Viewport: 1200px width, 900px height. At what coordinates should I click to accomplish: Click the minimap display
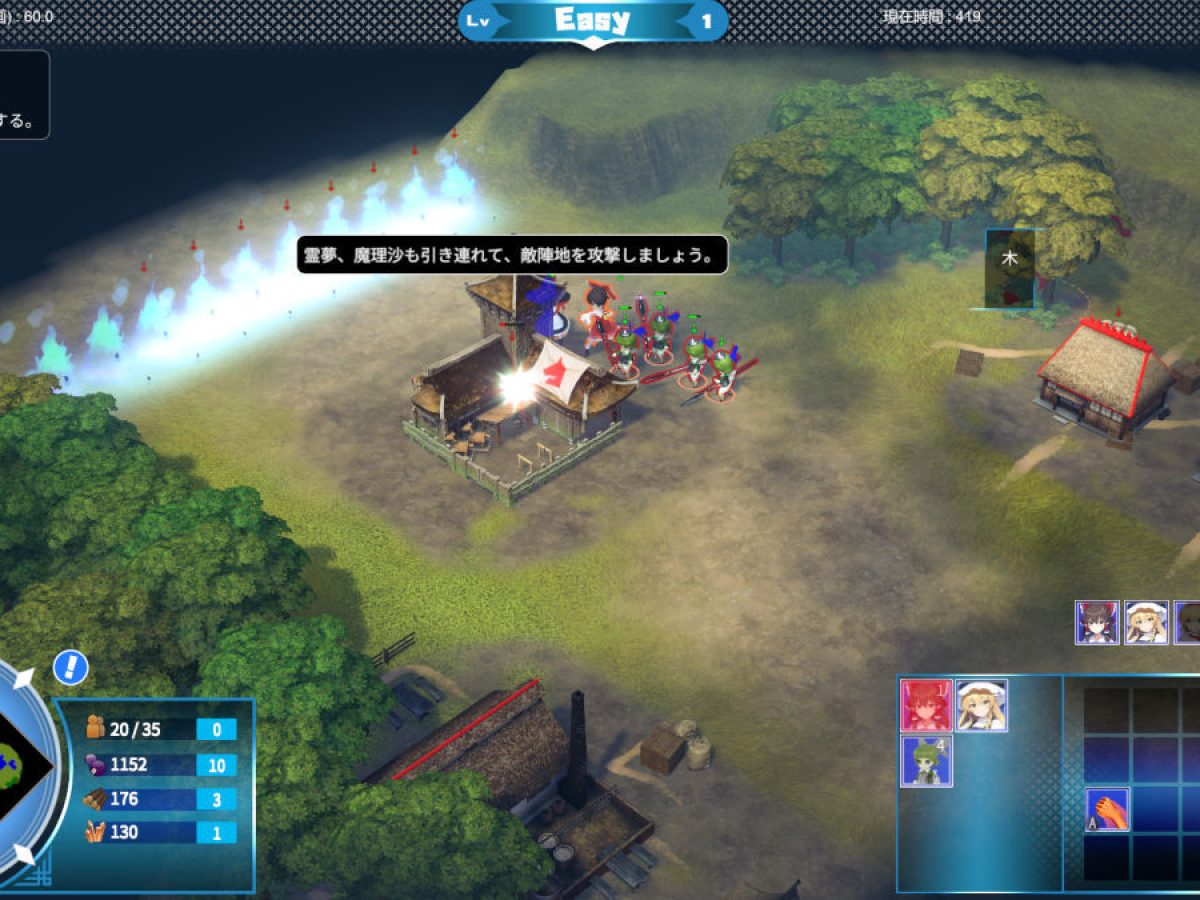coord(22,765)
